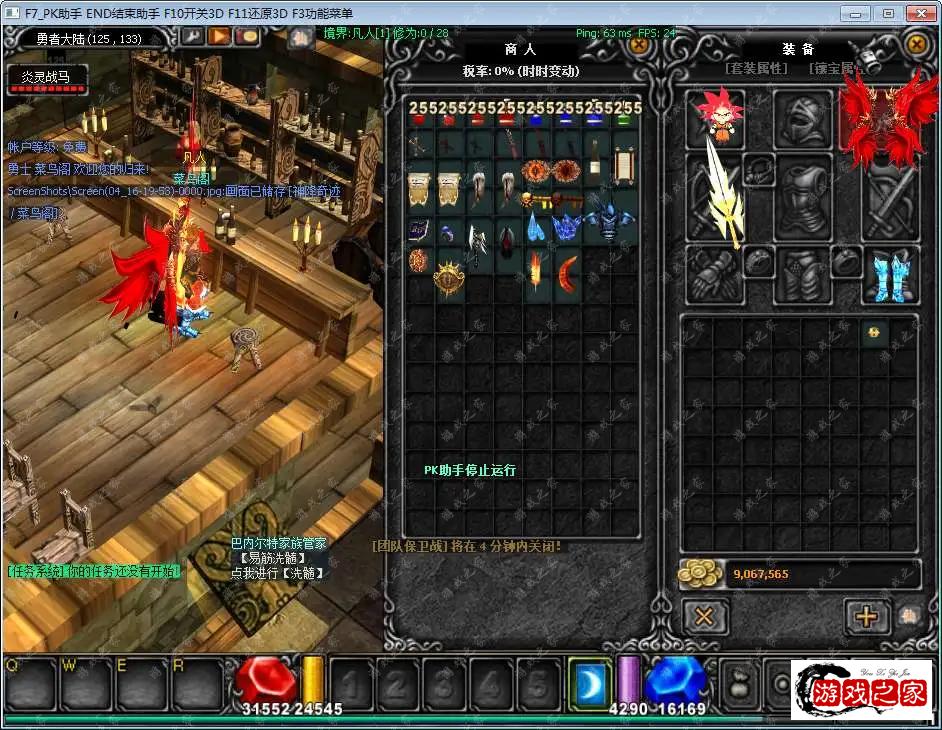Pick the paper scroll item in shop
The height and width of the screenshot is (730, 942).
(x=625, y=161)
